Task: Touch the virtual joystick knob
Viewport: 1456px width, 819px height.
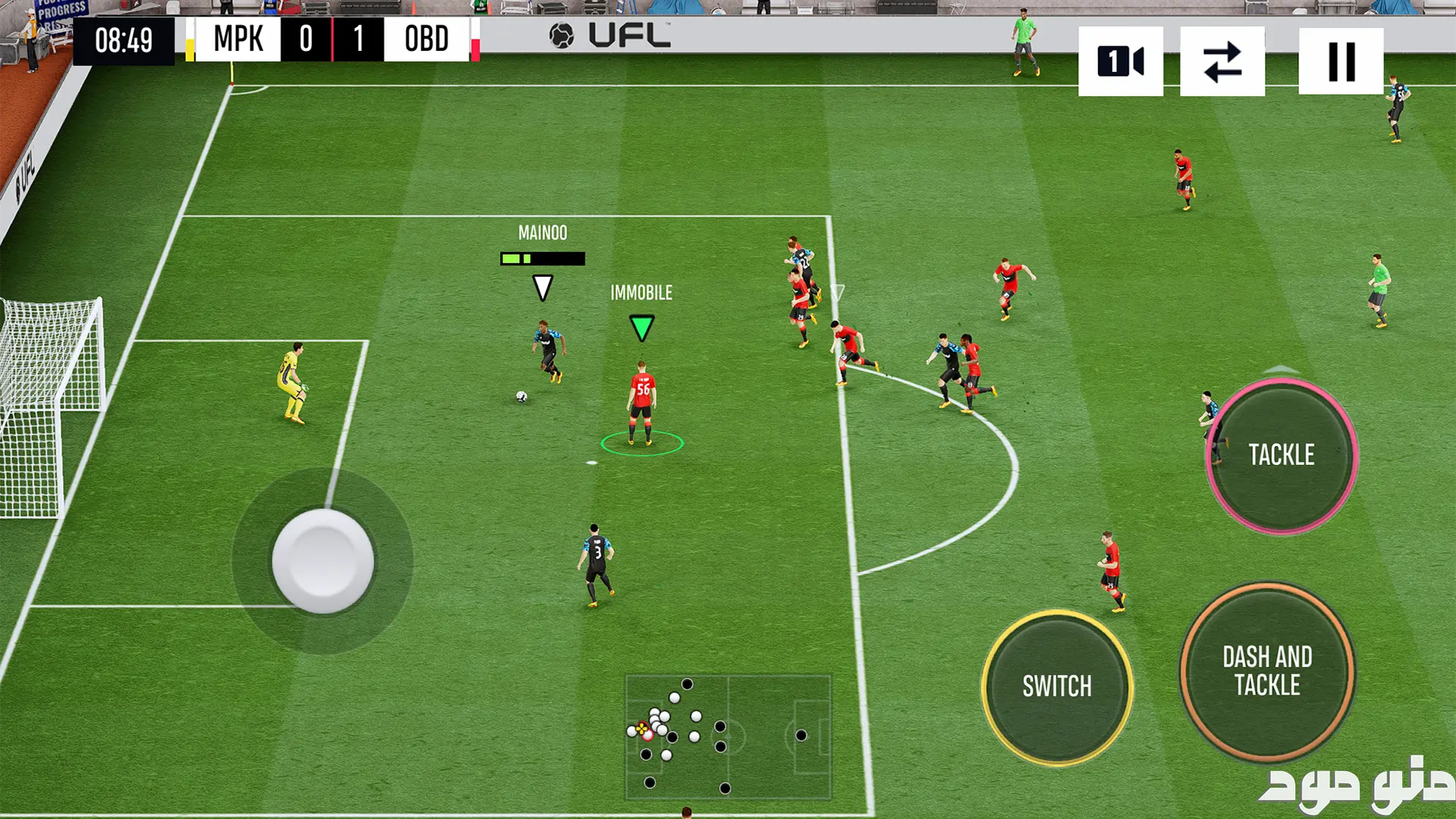Action: tap(323, 560)
